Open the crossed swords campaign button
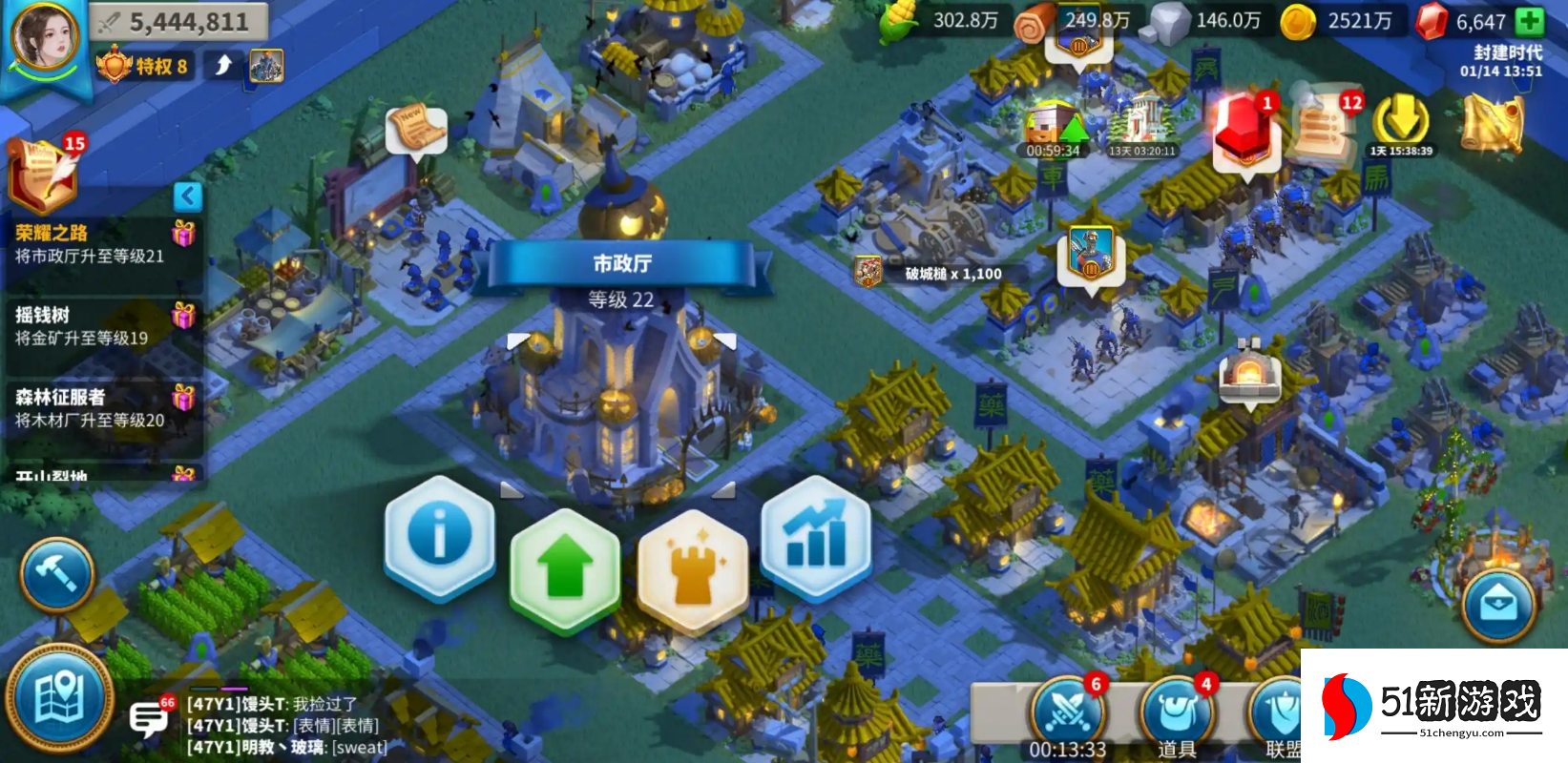Screen dimensions: 1568x763 click(1066, 711)
